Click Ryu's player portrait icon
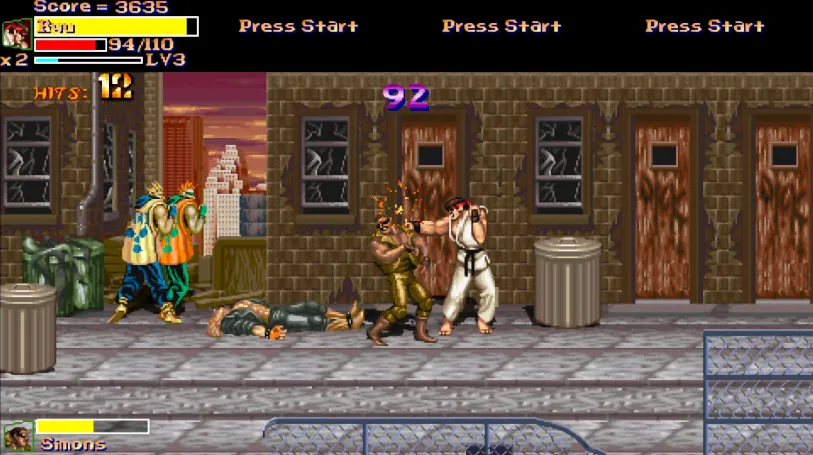This screenshot has height=455, width=813. click(16, 34)
